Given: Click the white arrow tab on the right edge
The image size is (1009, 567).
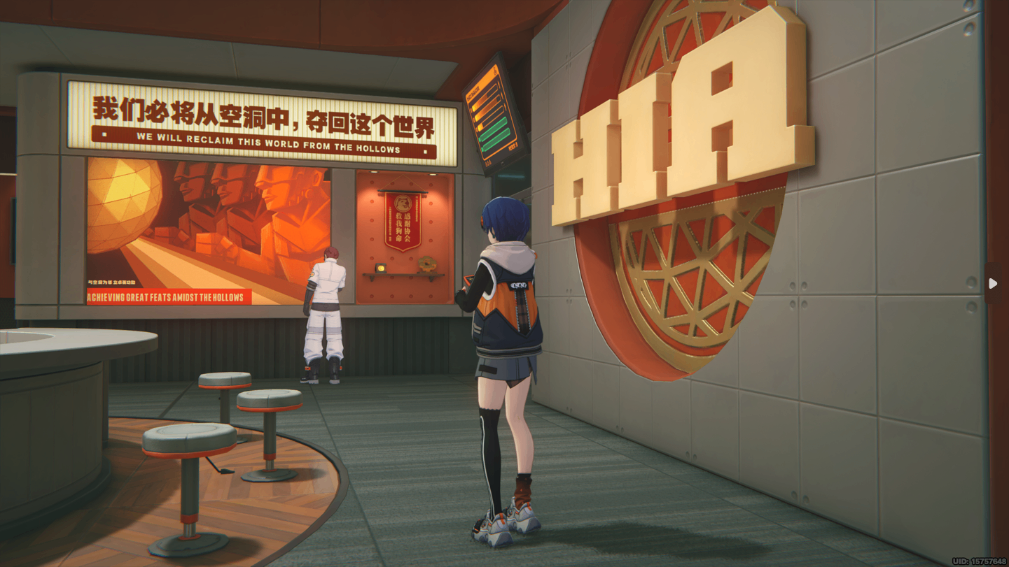Looking at the screenshot, I should pyautogui.click(x=992, y=284).
